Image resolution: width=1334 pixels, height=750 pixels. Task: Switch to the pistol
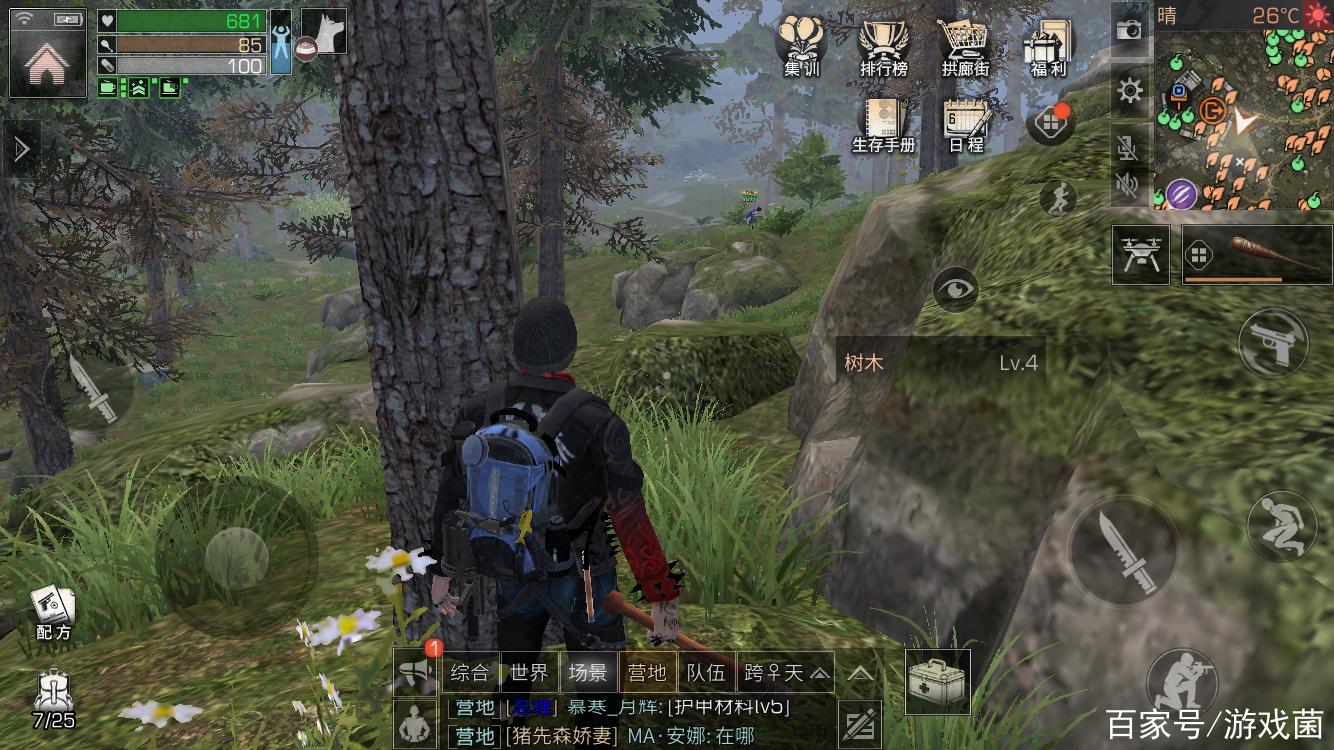1273,343
